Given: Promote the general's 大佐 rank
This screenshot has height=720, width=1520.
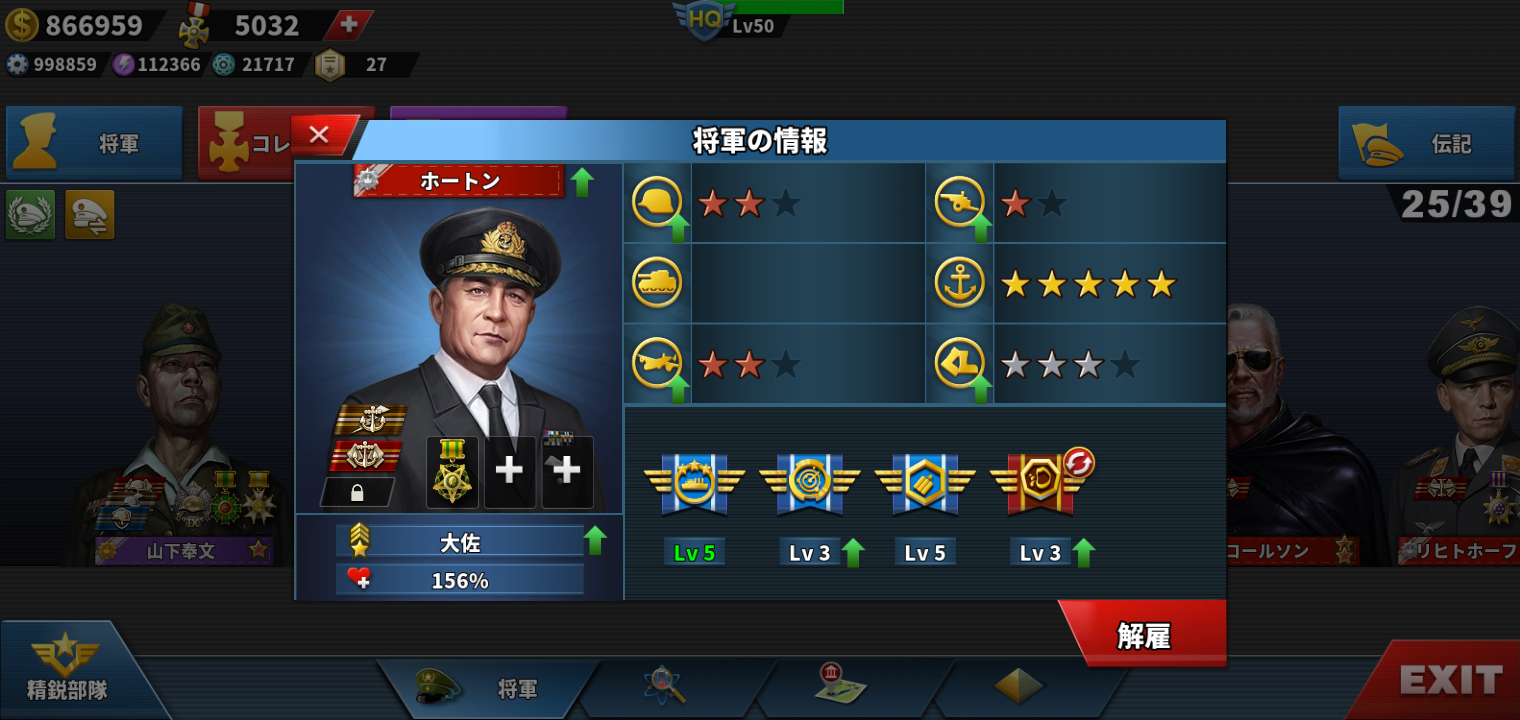Looking at the screenshot, I should pos(595,540).
